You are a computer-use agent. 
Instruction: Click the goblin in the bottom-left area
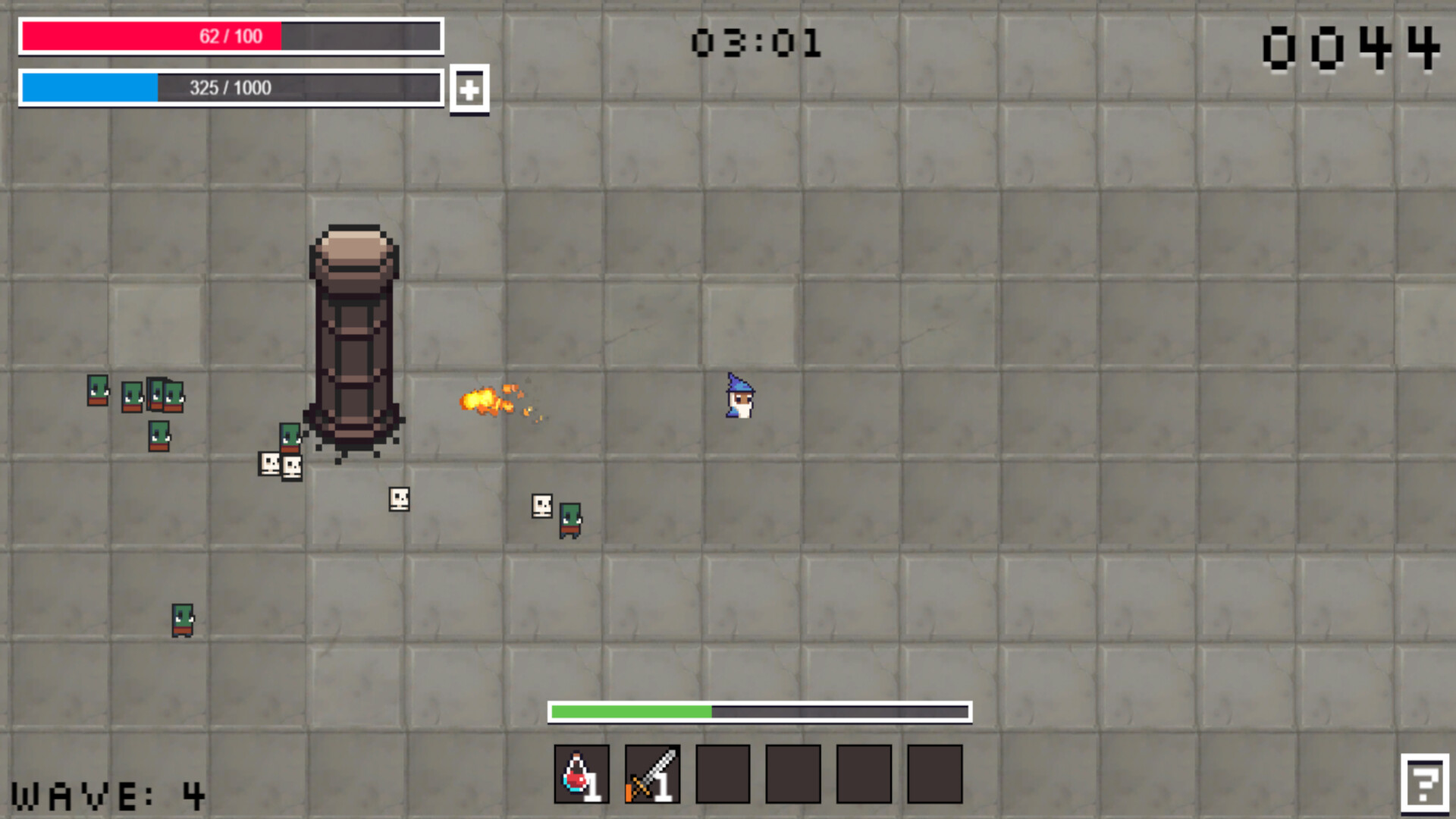tap(183, 620)
